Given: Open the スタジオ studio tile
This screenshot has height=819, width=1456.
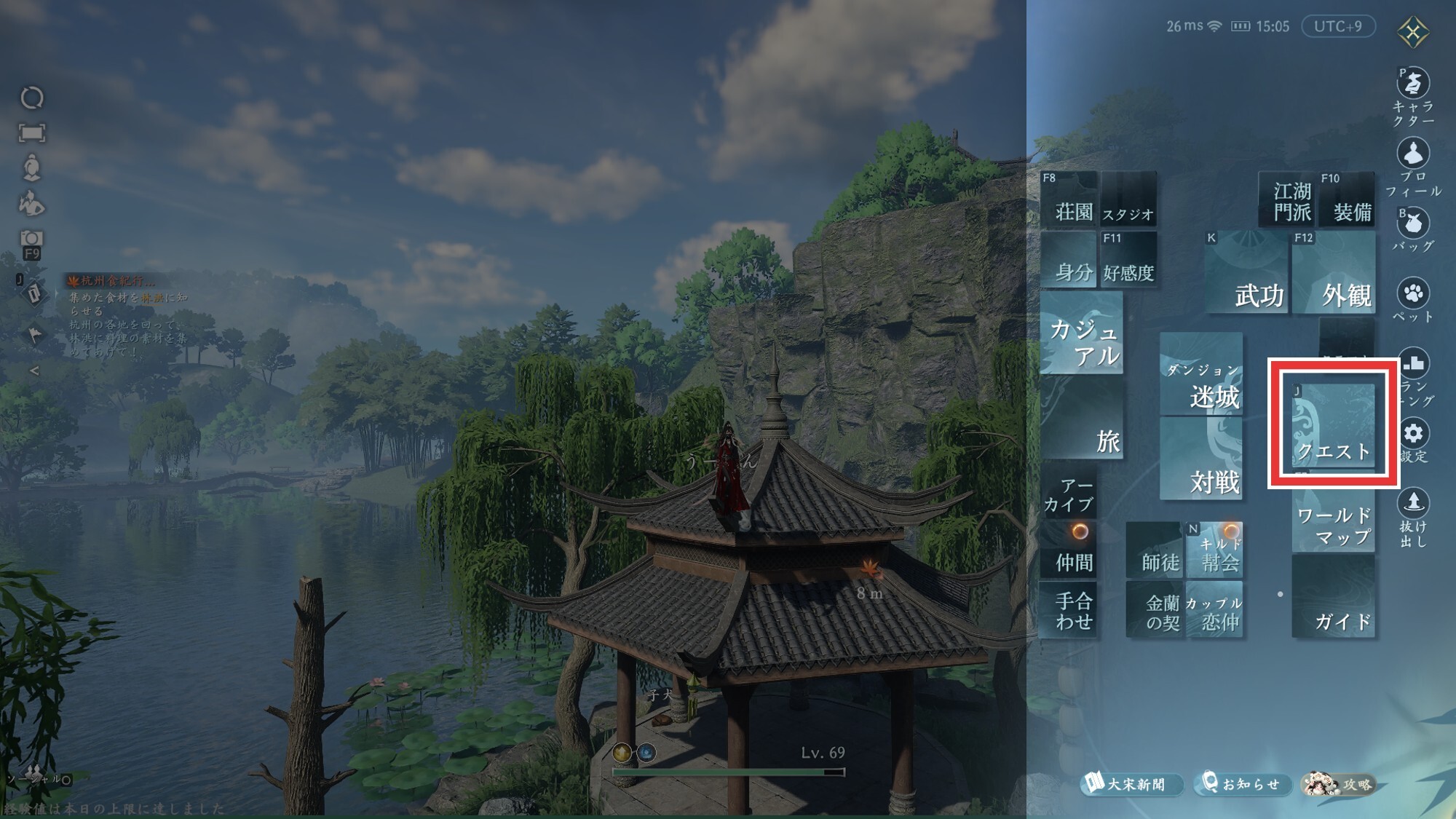Looking at the screenshot, I should [1128, 199].
